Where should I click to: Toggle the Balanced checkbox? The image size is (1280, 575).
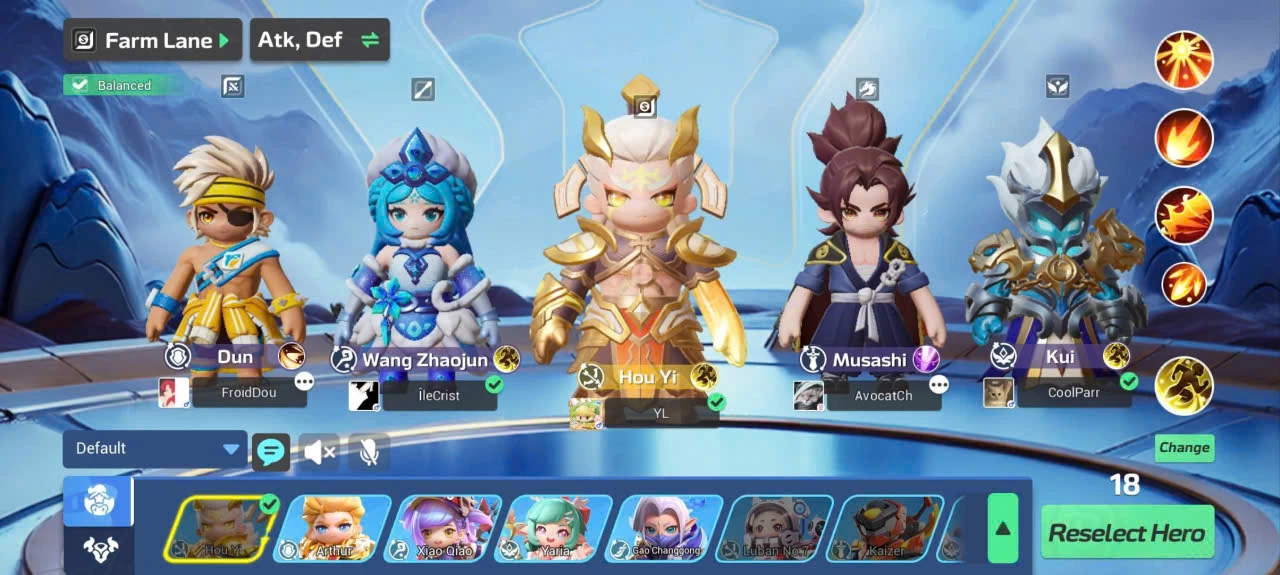pyautogui.click(x=80, y=86)
